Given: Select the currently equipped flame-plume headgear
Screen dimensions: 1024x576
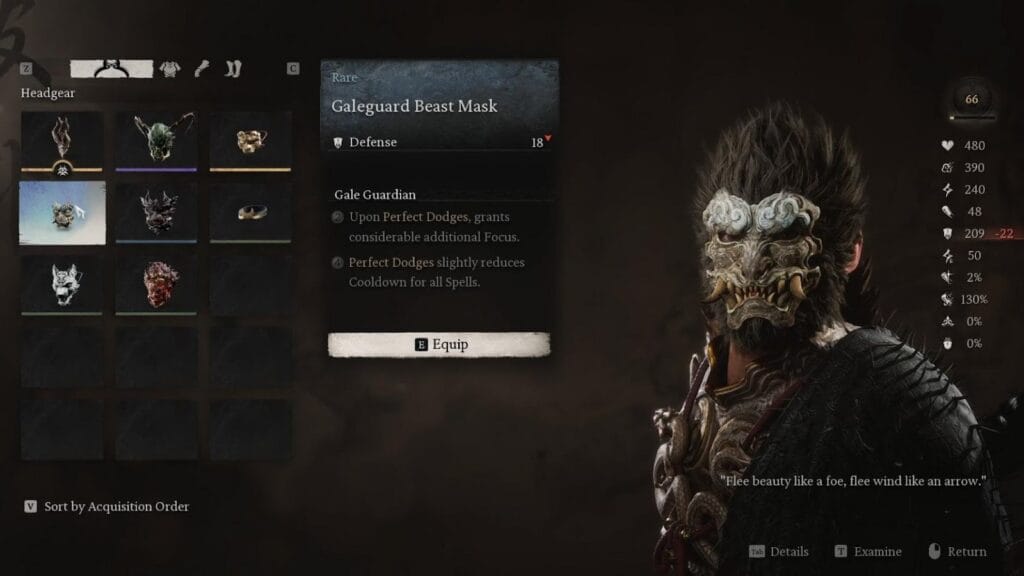Looking at the screenshot, I should [62, 139].
